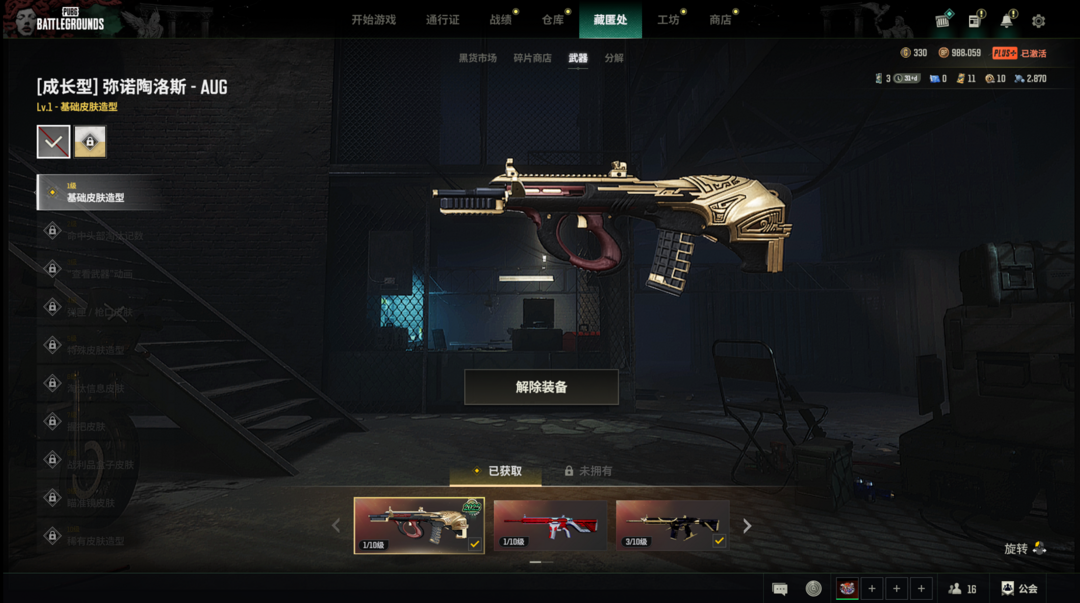Open the 商店 tab

720,20
